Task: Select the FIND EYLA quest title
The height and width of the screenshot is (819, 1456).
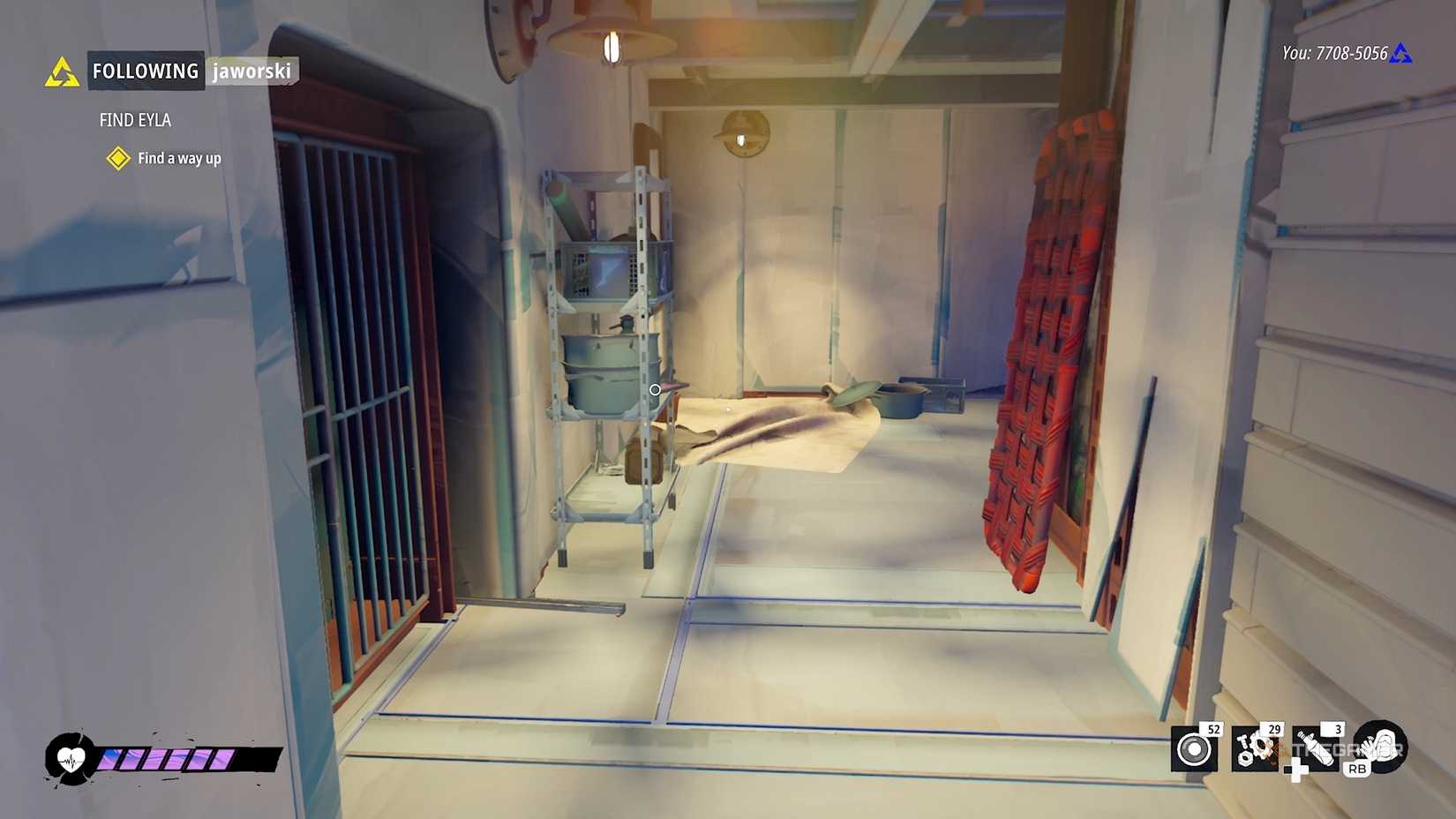Action: click(136, 120)
